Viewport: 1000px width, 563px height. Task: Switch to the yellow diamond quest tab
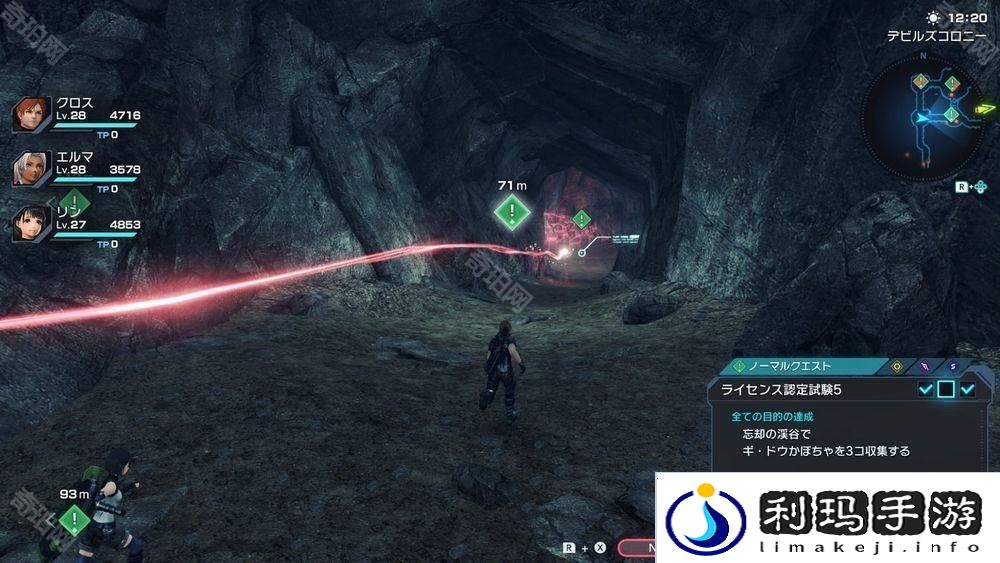[x=897, y=367]
